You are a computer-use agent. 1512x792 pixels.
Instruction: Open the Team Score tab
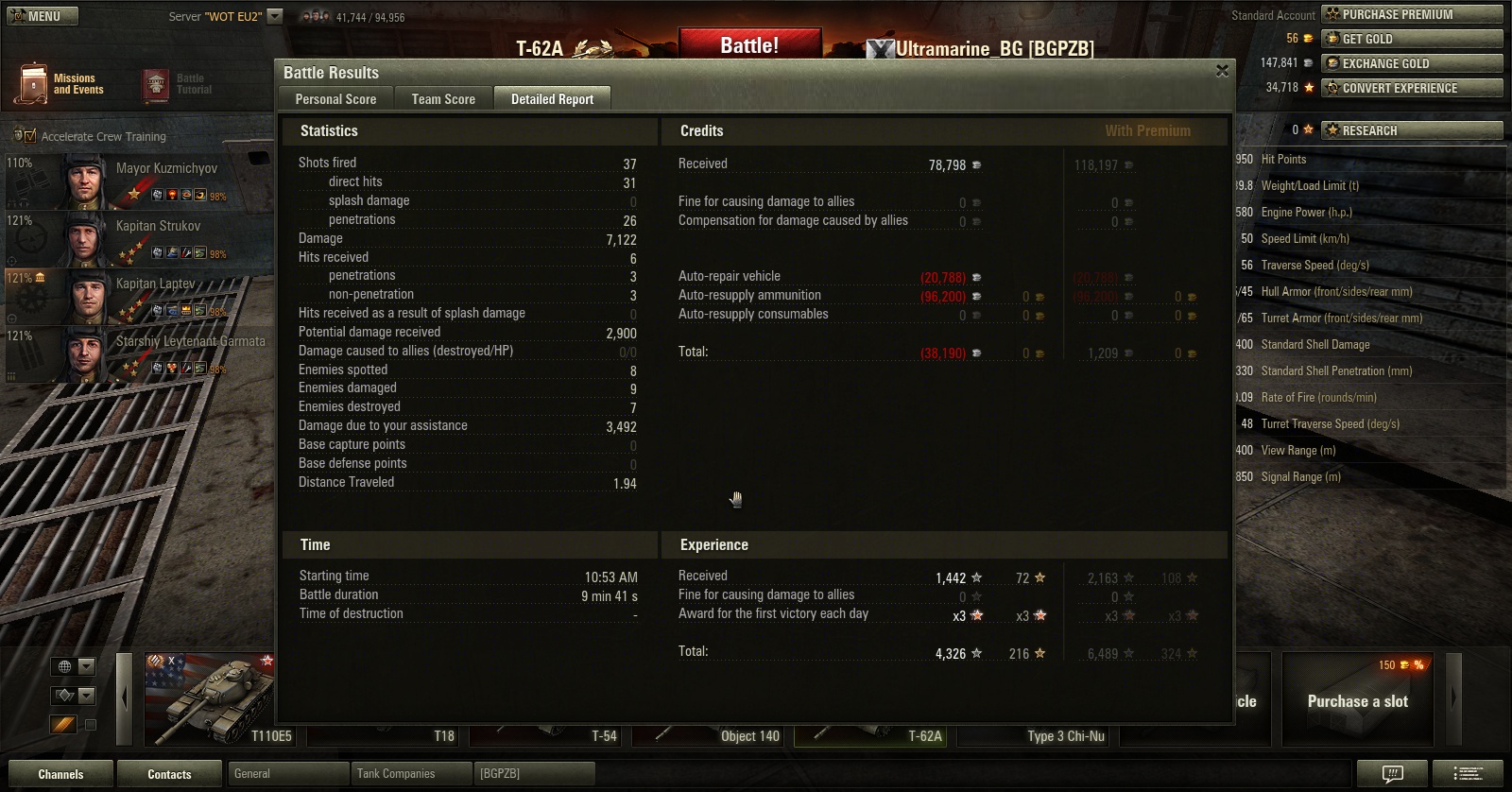443,99
